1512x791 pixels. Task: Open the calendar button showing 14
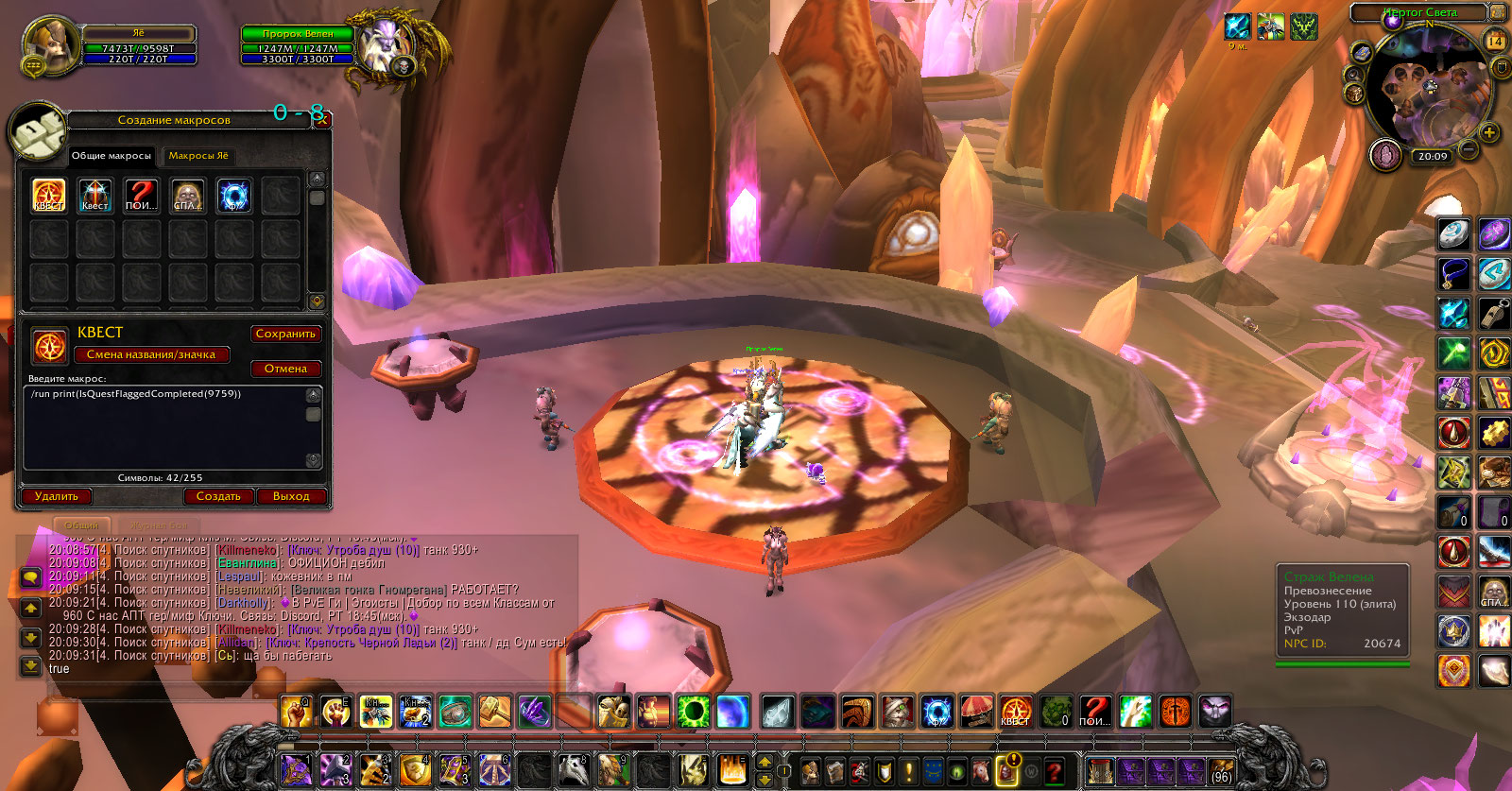1496,41
